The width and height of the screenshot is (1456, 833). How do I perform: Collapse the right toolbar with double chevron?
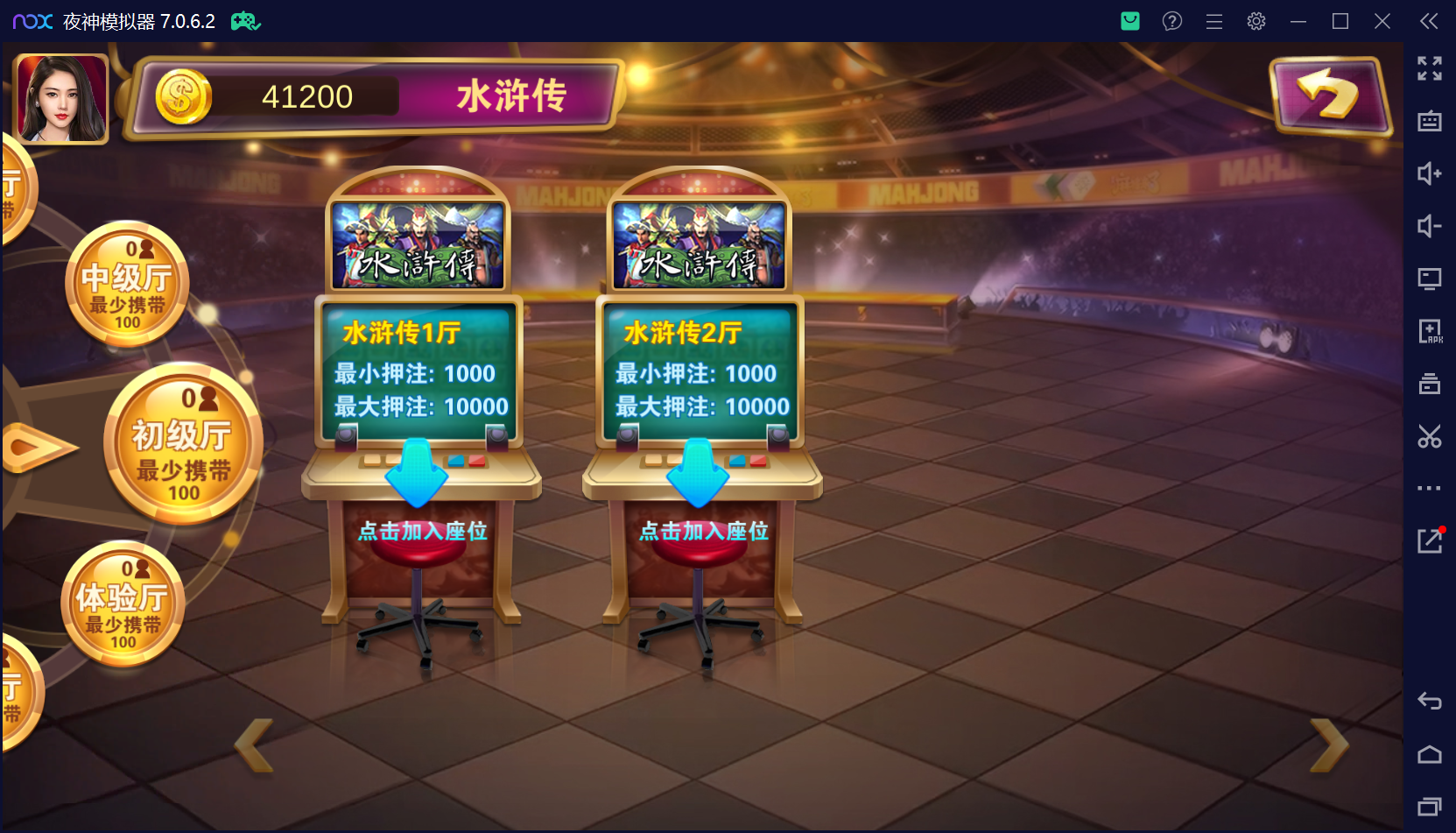point(1430,20)
